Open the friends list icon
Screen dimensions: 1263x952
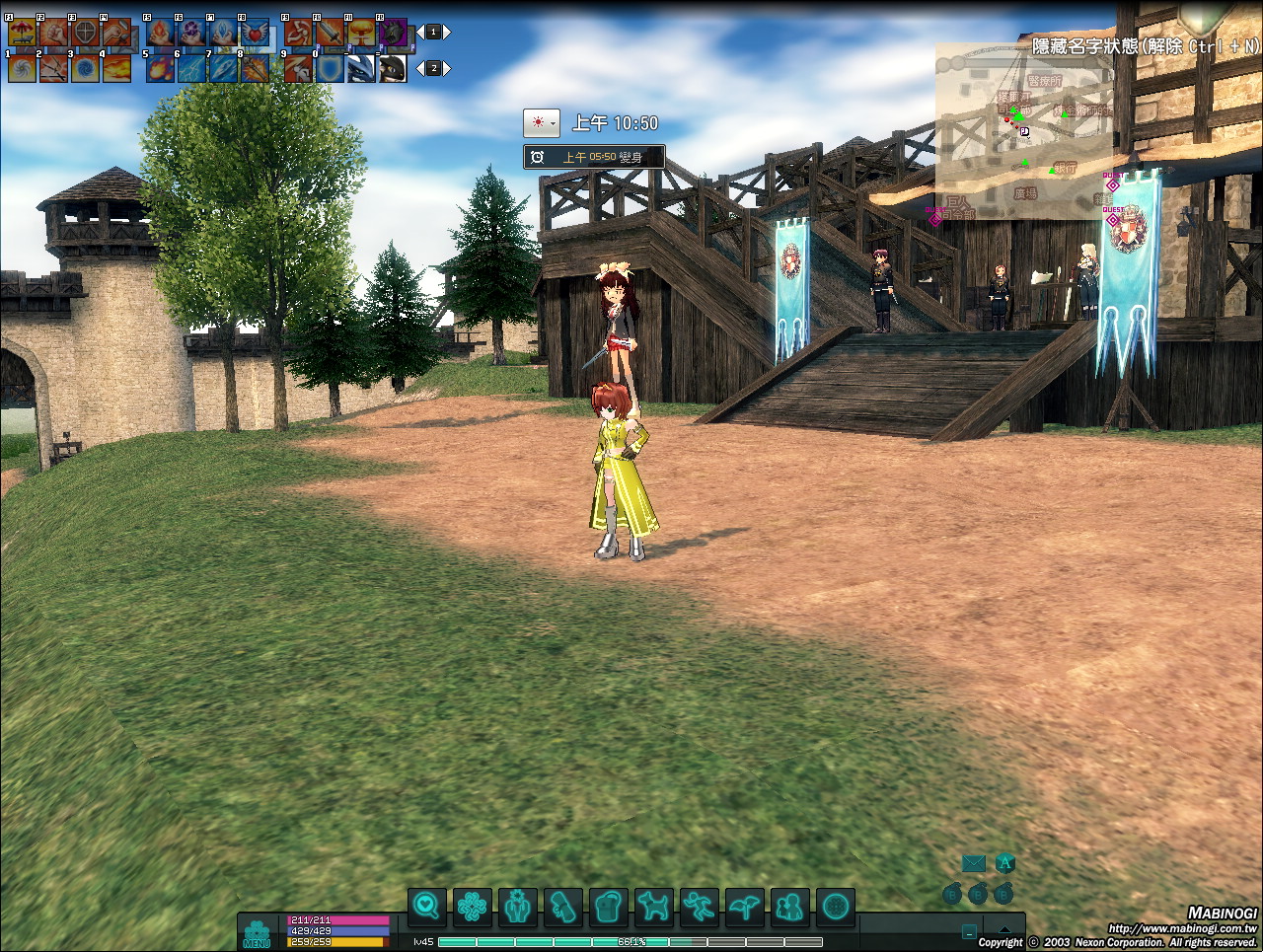[x=789, y=906]
